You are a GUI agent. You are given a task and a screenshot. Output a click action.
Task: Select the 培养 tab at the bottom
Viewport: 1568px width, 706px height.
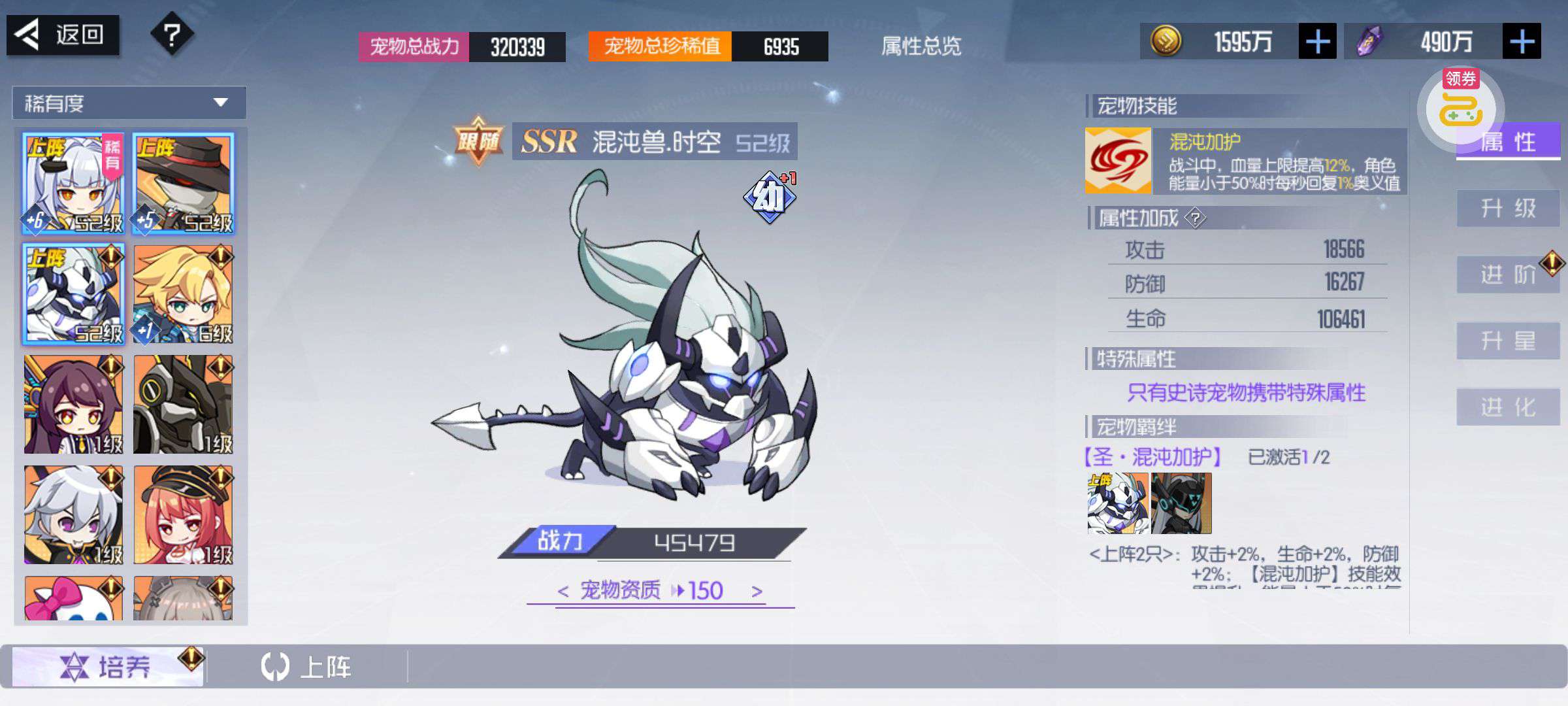[x=108, y=667]
